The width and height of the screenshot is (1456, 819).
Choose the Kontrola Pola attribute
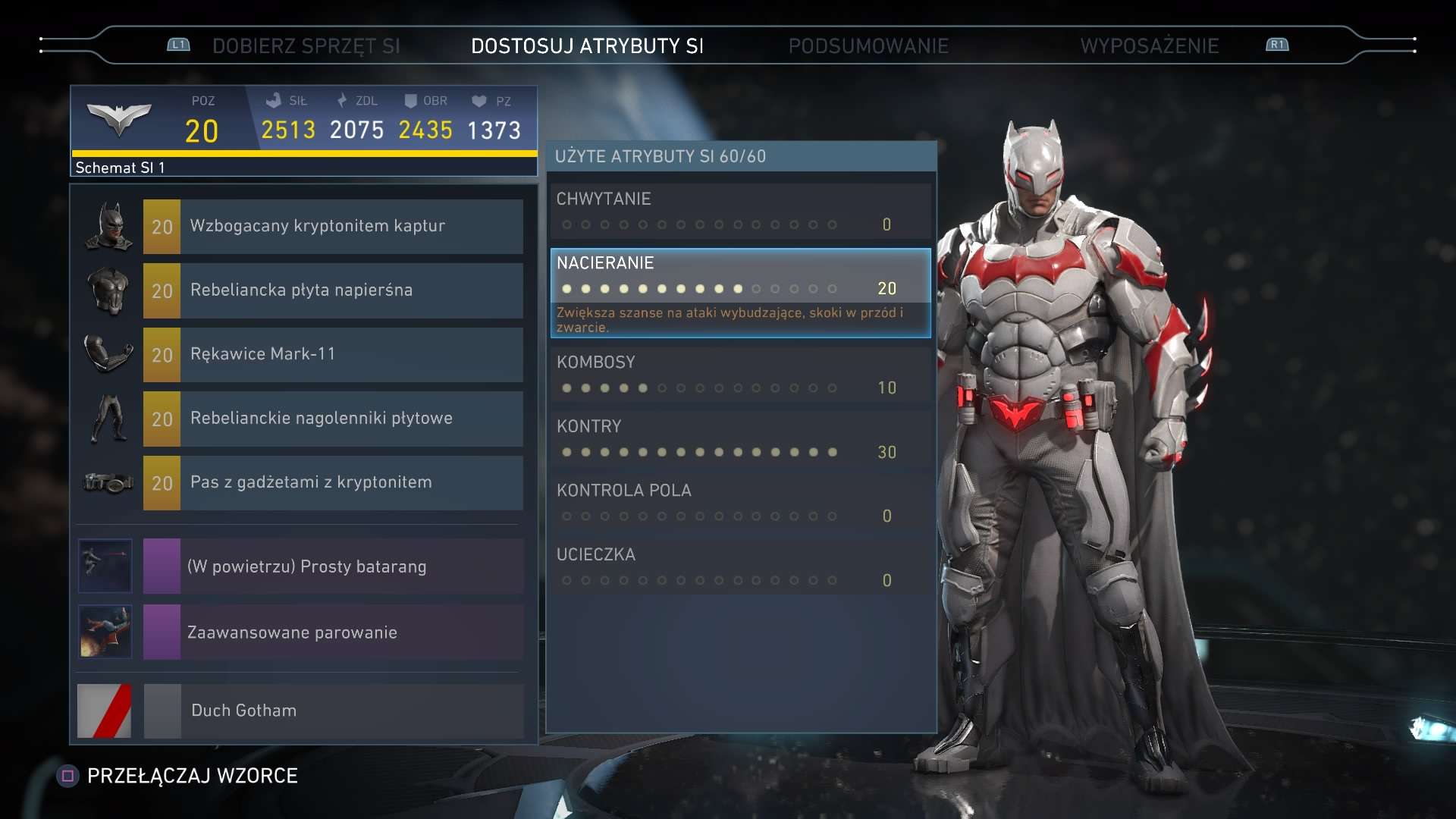pos(740,504)
